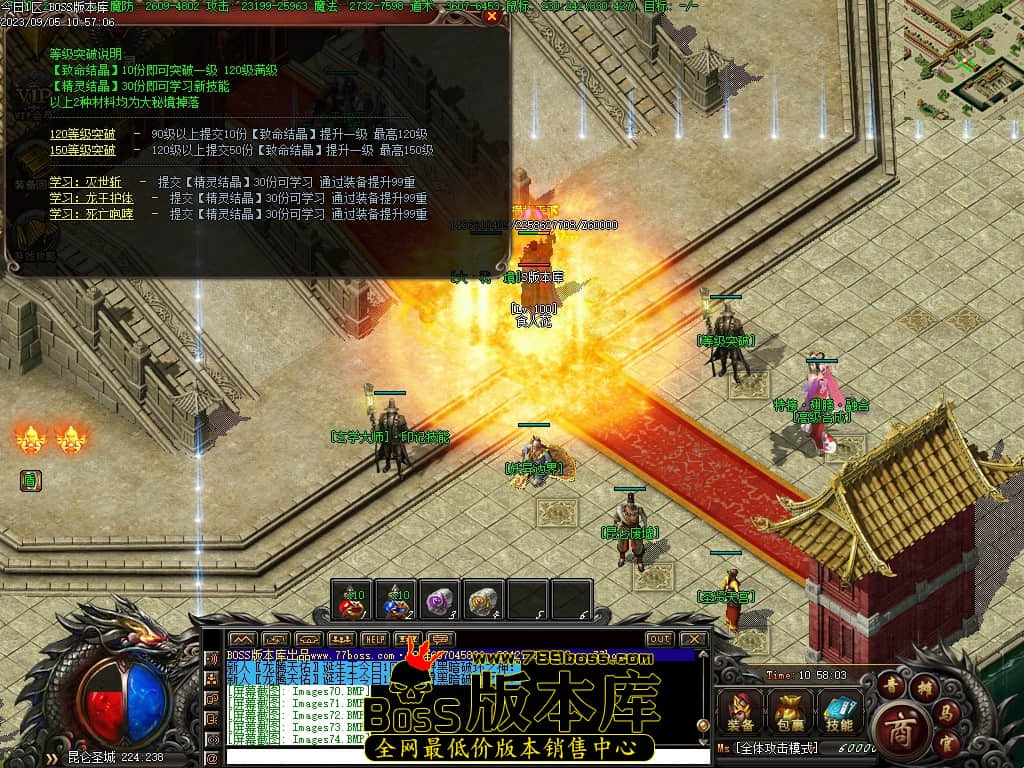Open the 技能 skills panel
Viewport: 1024px width, 768px height.
[x=838, y=712]
